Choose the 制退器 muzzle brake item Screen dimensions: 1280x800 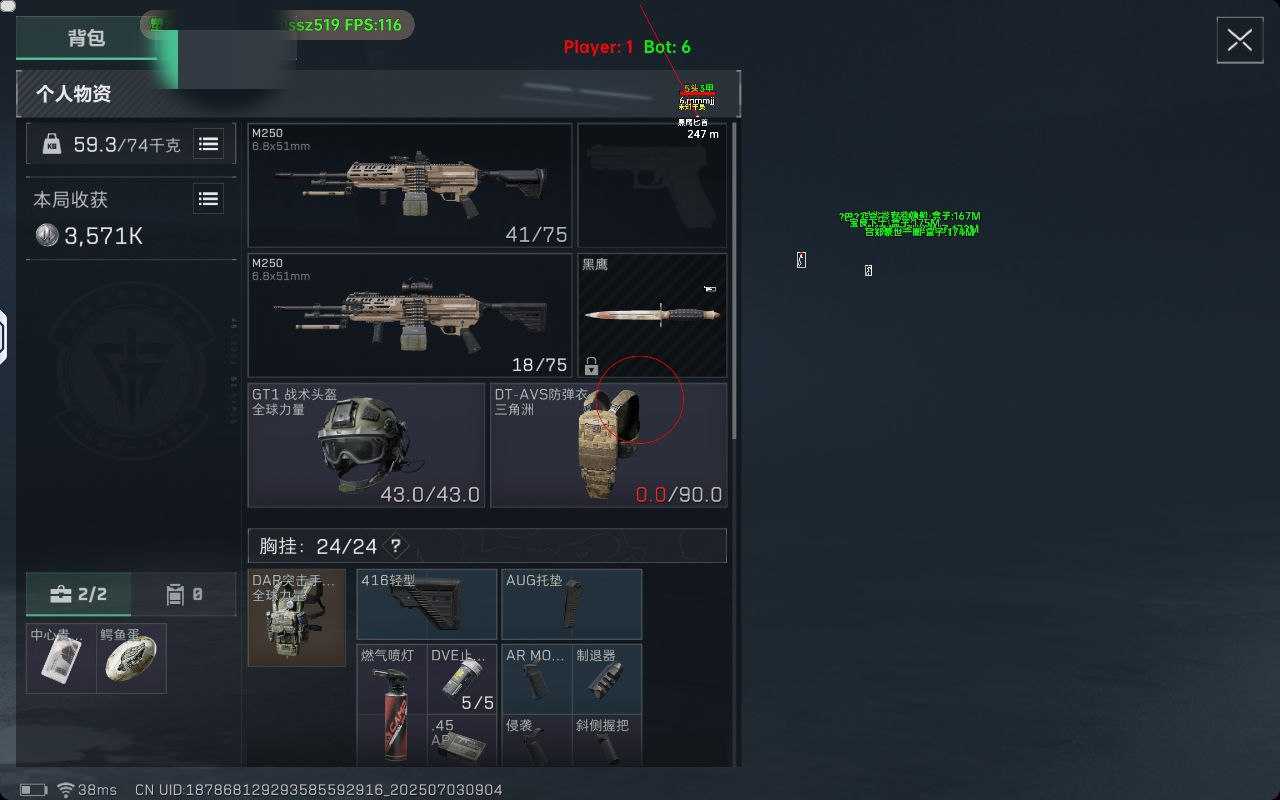pyautogui.click(x=607, y=678)
